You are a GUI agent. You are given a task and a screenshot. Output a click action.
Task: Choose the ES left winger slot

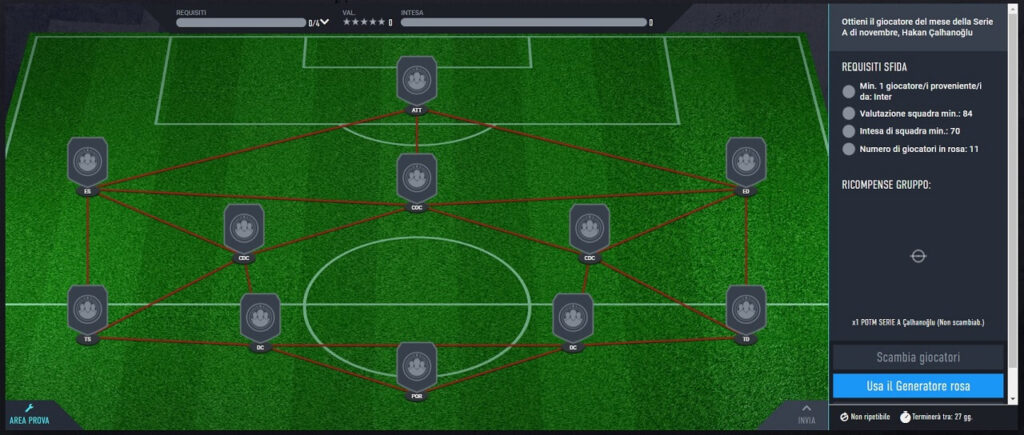coord(88,163)
